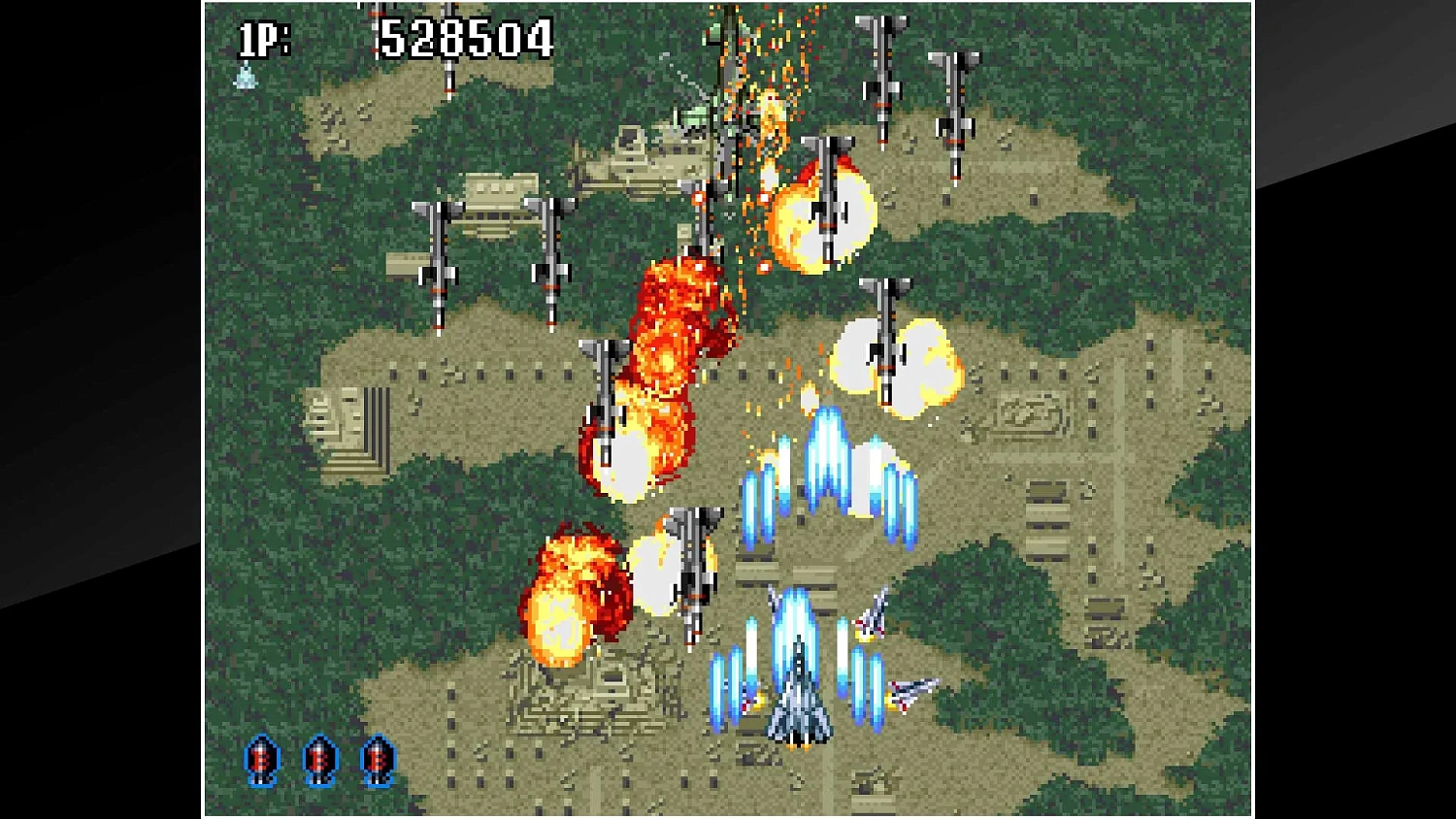Click the score readout 528504
Image resolution: width=1456 pixels, height=819 pixels.
point(464,39)
